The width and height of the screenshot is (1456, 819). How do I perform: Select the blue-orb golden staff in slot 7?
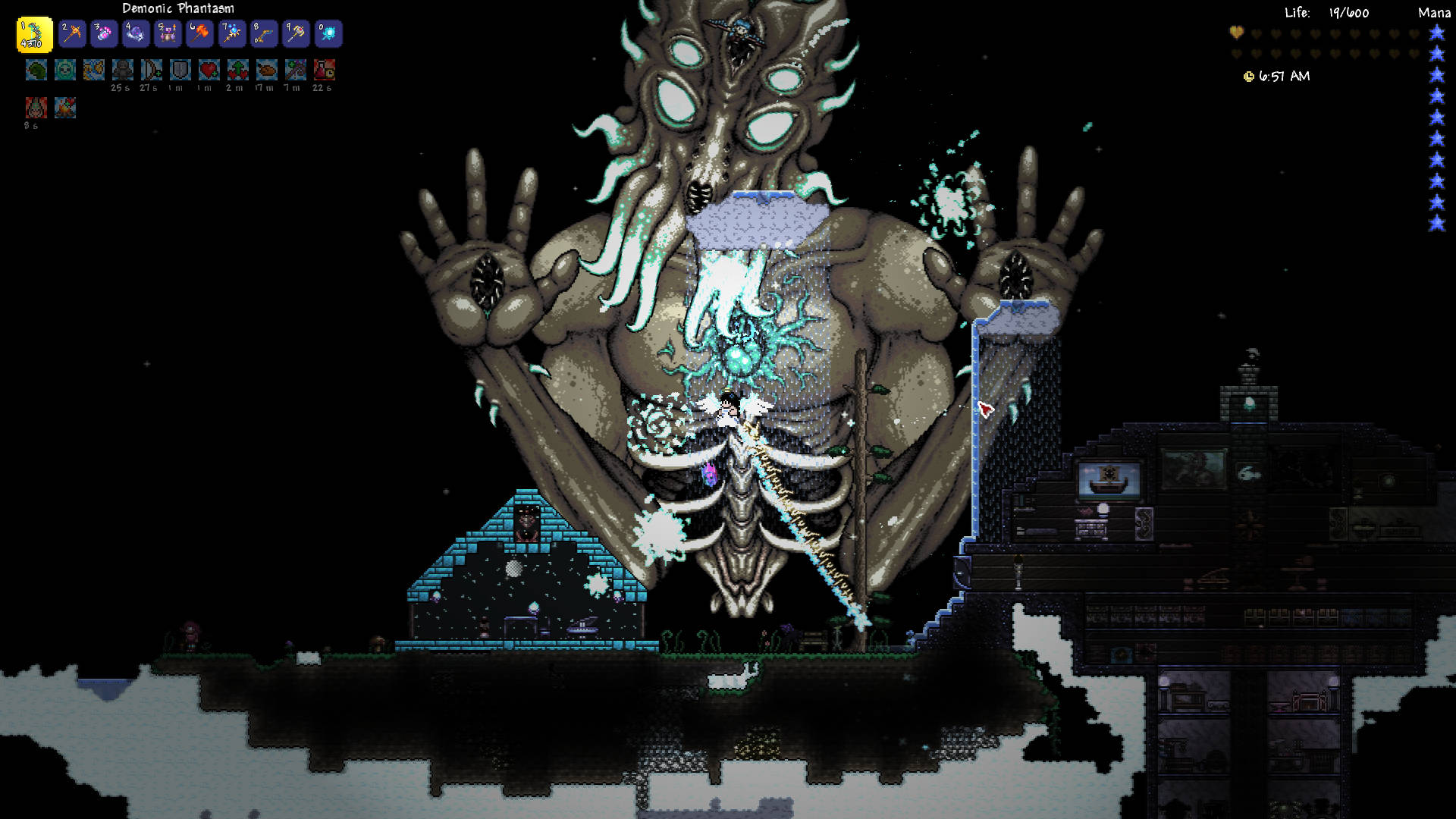(232, 34)
